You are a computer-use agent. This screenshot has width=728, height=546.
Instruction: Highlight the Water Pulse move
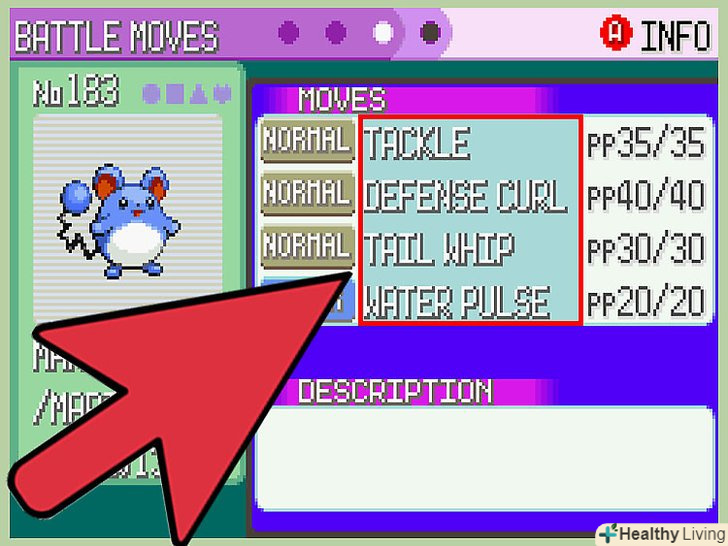(x=457, y=301)
